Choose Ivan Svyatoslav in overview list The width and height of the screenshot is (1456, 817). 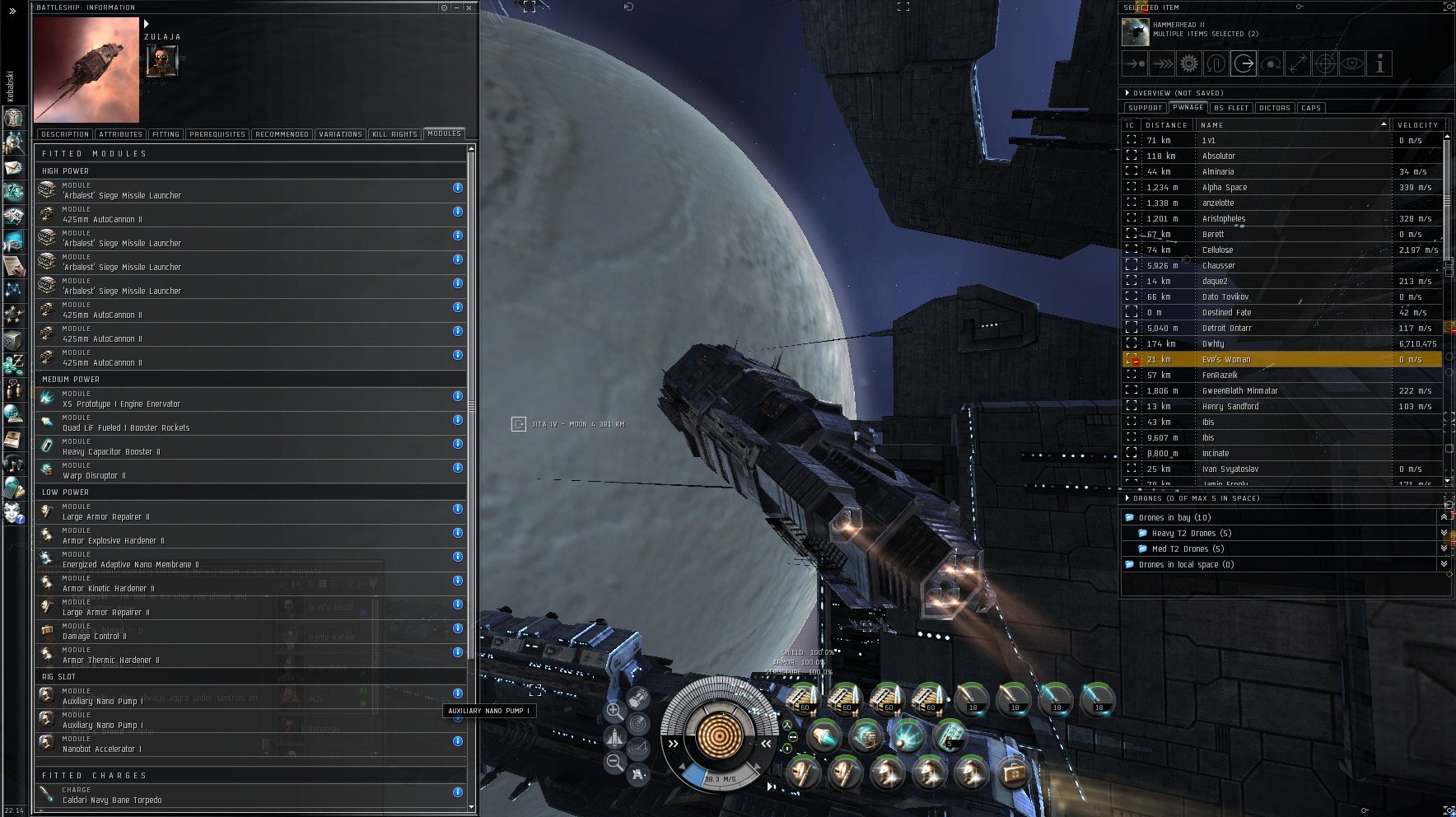[1230, 469]
